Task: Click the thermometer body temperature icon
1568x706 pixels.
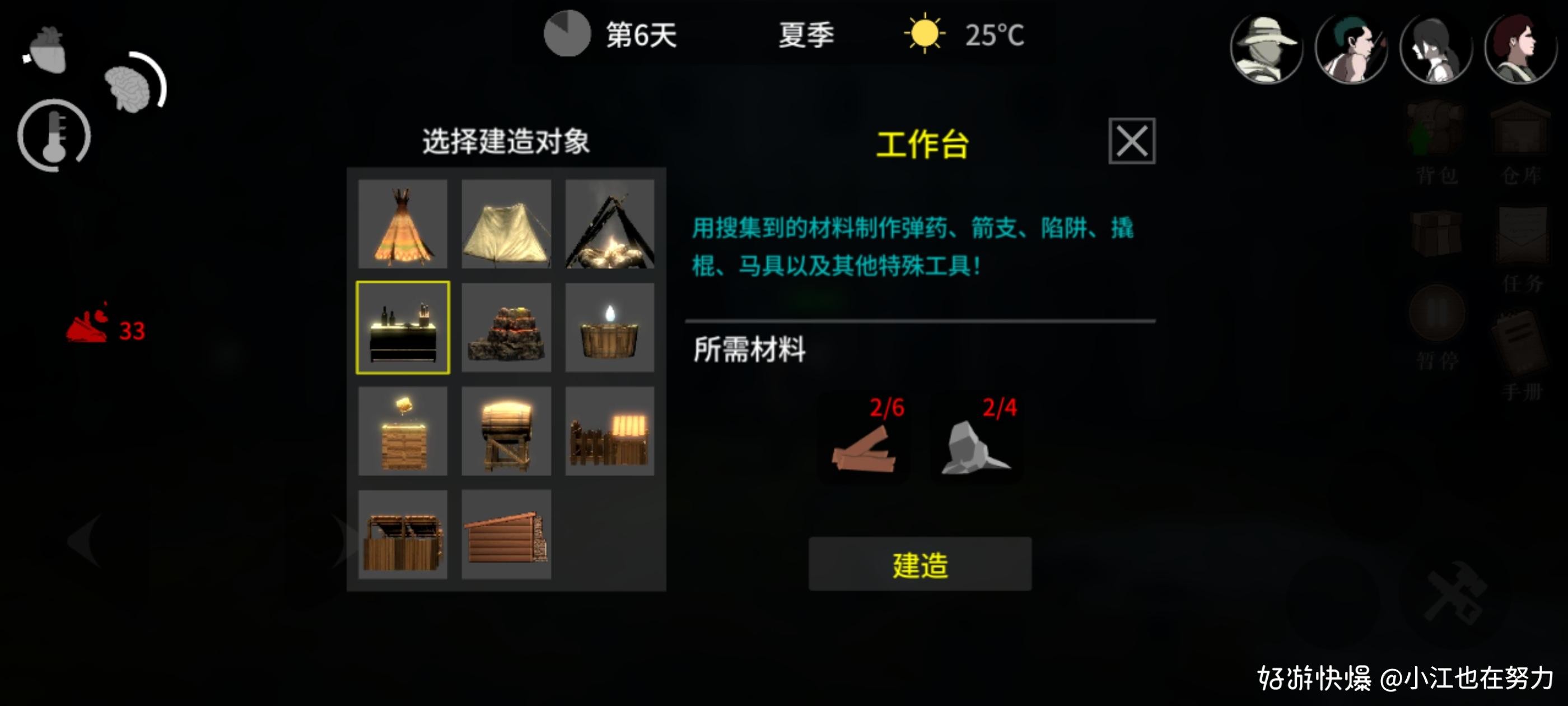Action: coord(54,135)
